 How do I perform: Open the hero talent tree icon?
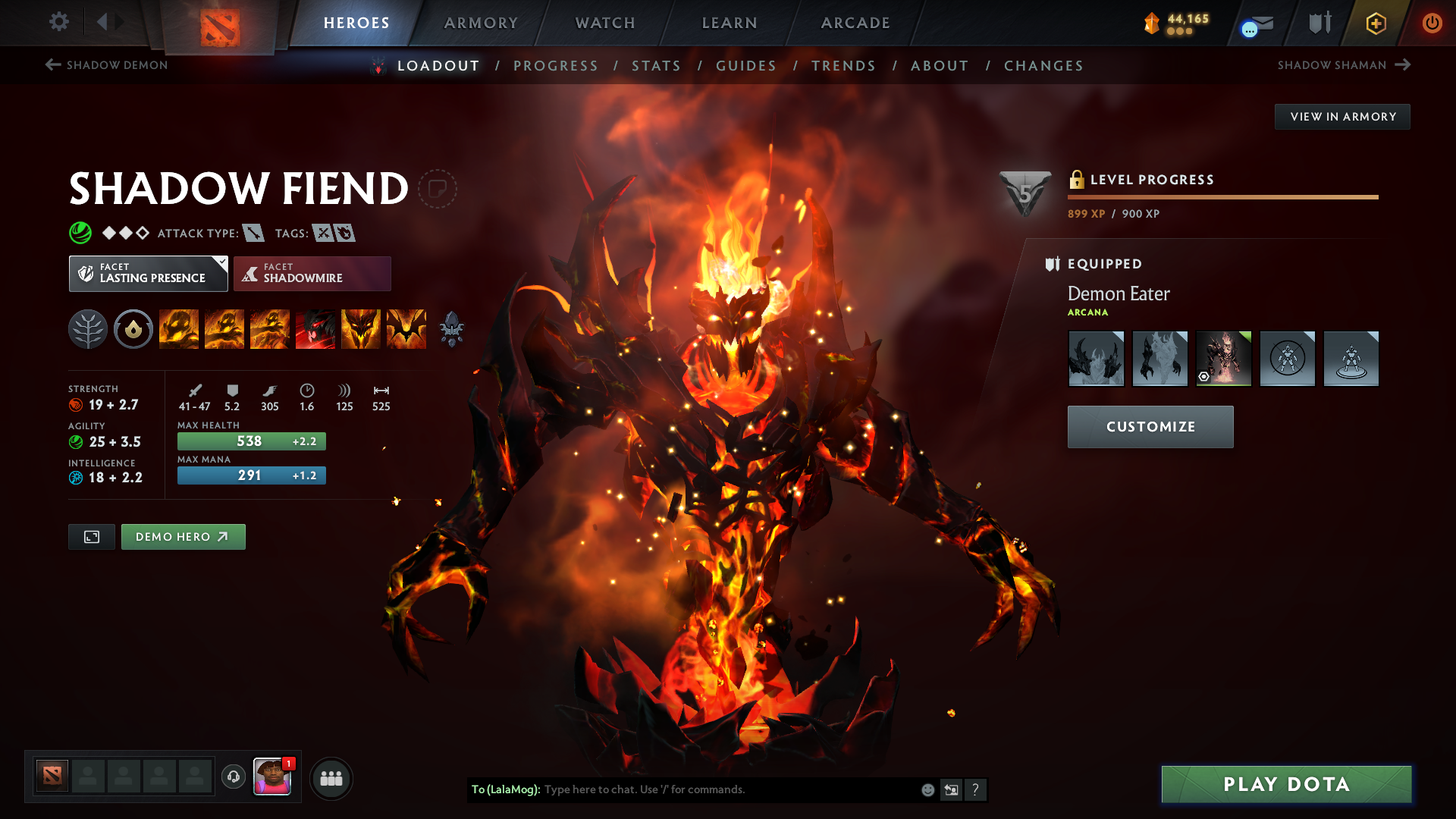[x=87, y=329]
